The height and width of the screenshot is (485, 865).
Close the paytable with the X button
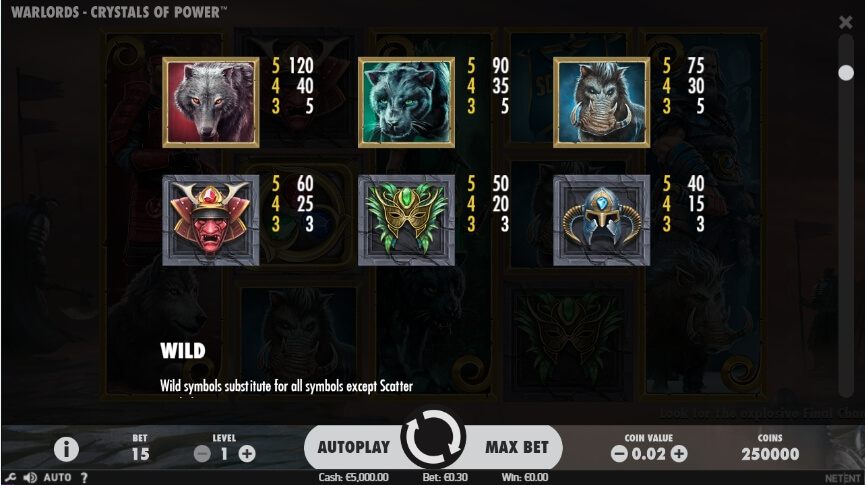point(846,21)
